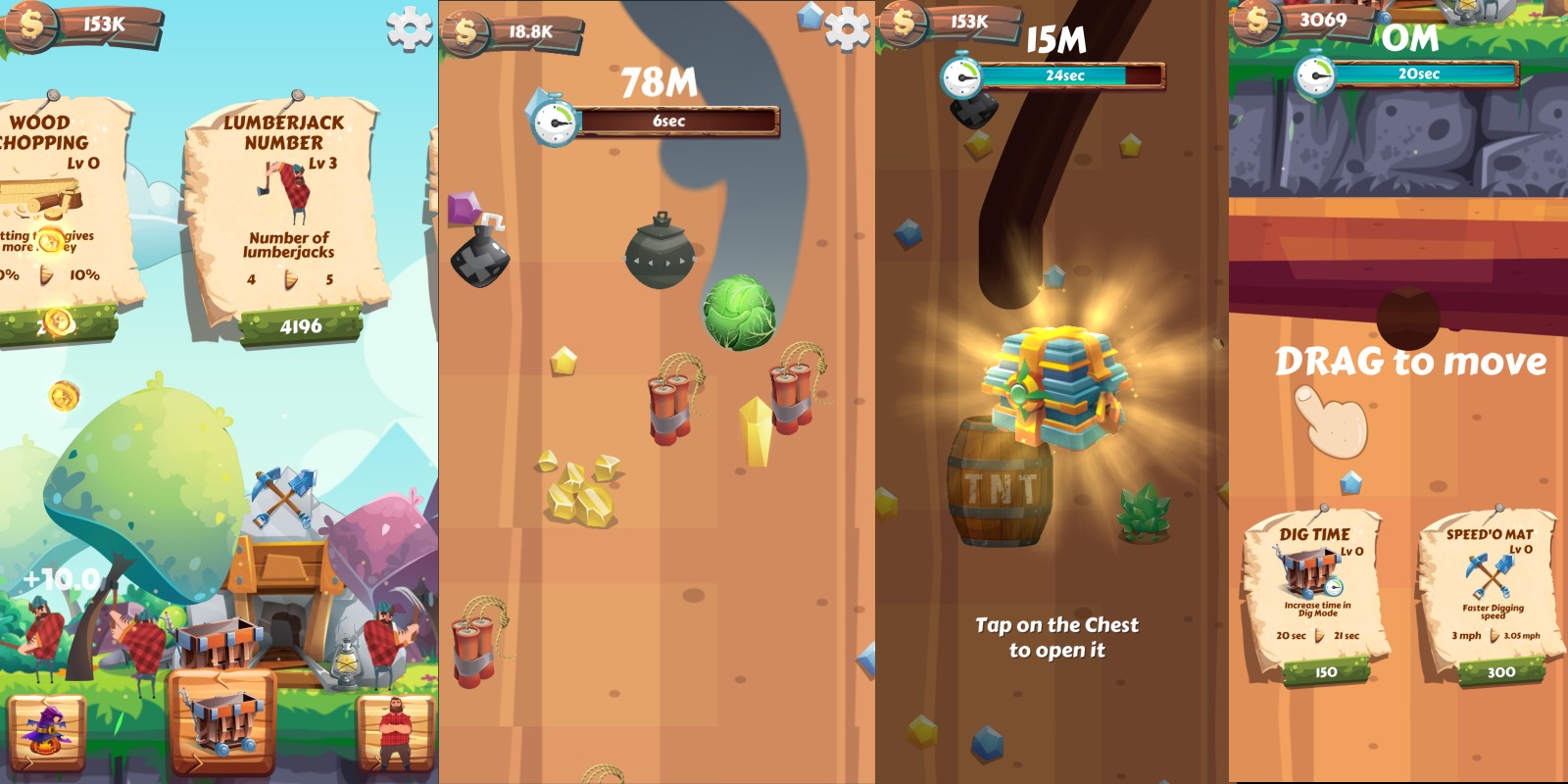Click the settings gear beside the 18.8K balance
Image resolution: width=1568 pixels, height=784 pixels.
[847, 29]
